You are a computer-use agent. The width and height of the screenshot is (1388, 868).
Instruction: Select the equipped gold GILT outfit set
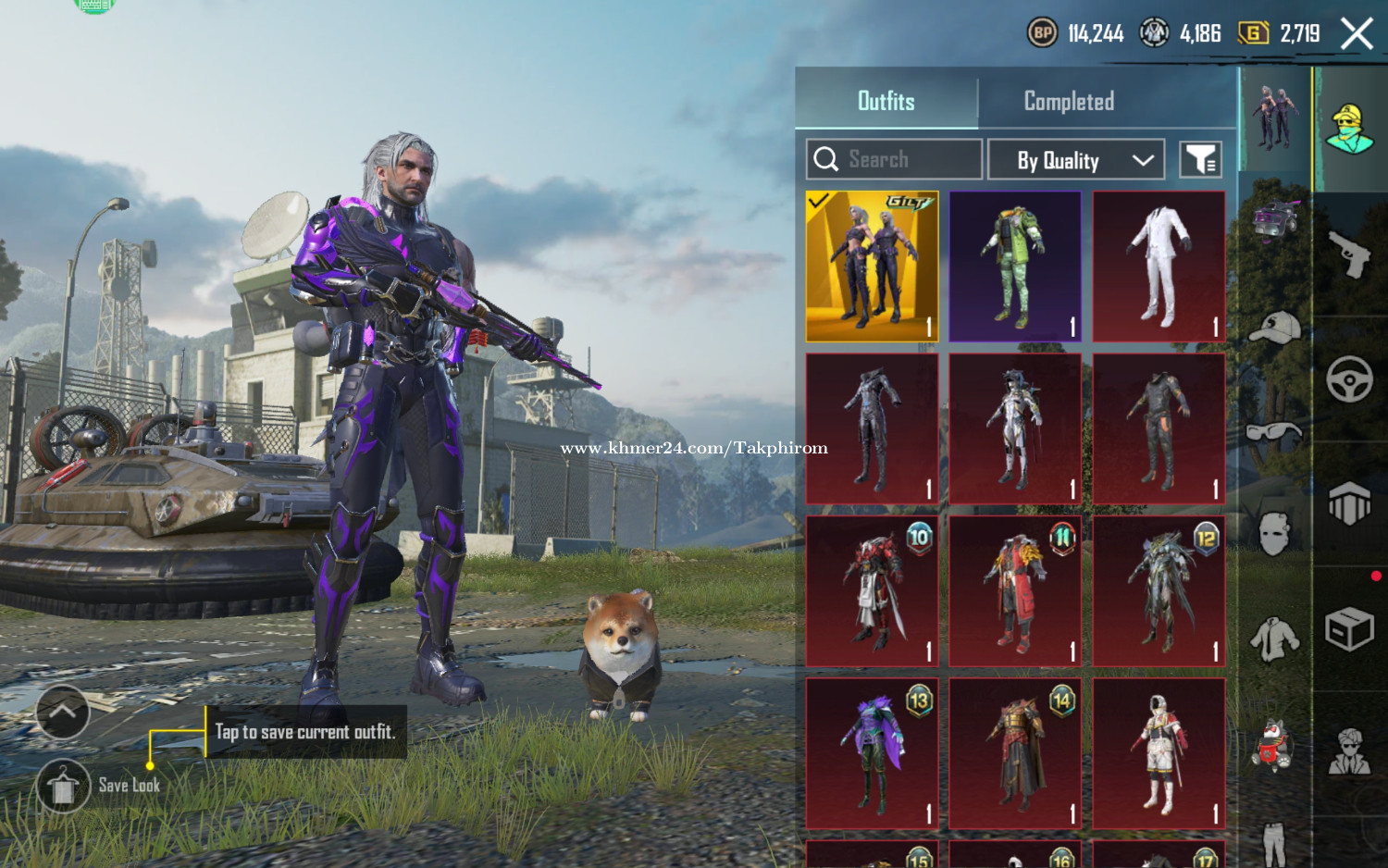pos(872,267)
